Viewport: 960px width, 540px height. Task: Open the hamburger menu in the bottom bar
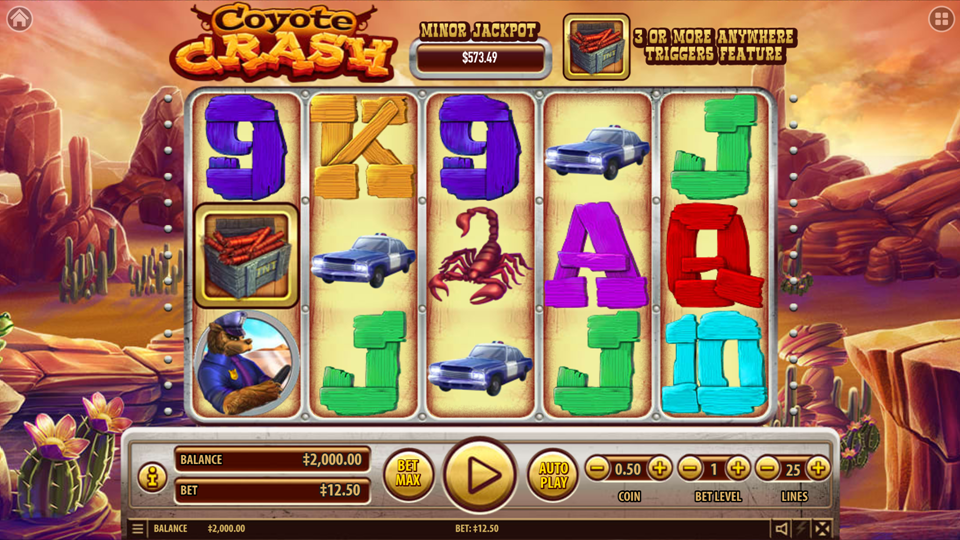pos(137,529)
